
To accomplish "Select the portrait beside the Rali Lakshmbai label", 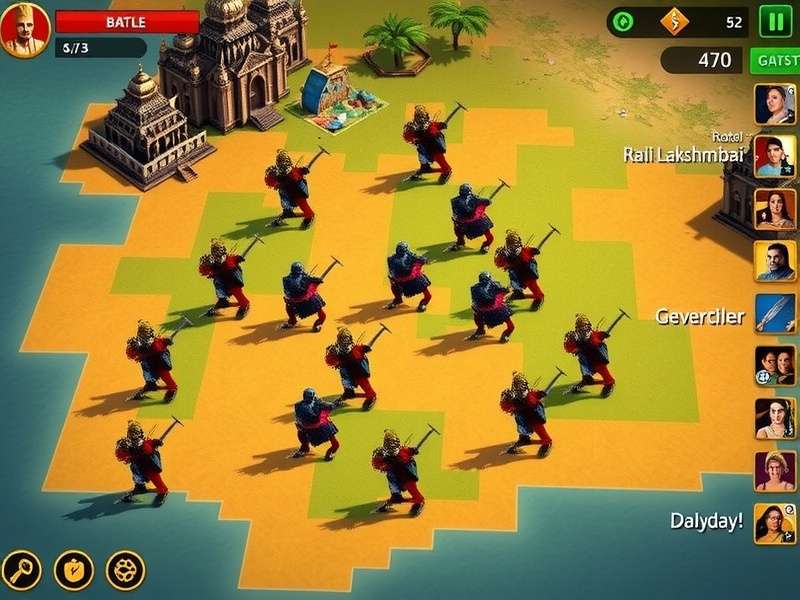I will click(x=775, y=155).
